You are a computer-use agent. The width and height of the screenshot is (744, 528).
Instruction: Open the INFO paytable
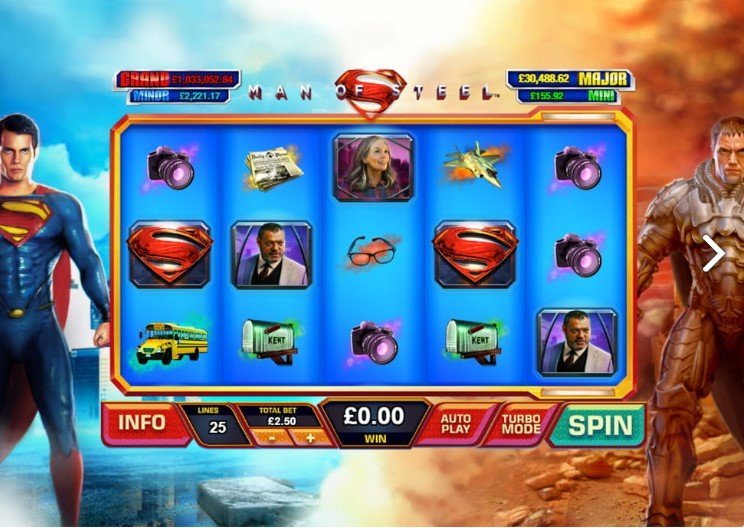click(142, 422)
